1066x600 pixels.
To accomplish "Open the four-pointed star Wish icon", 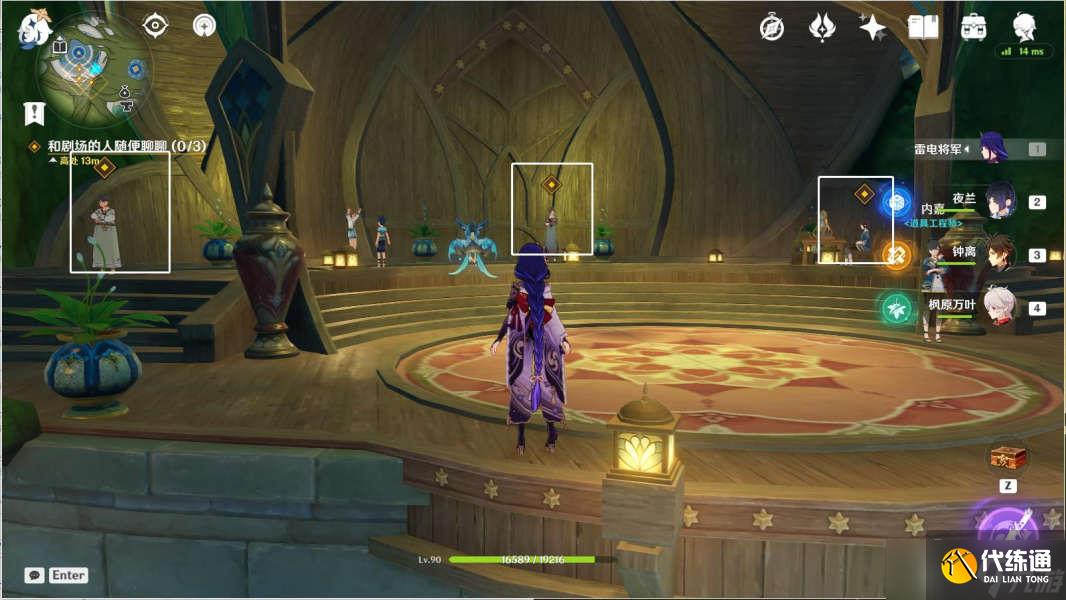I will [873, 28].
